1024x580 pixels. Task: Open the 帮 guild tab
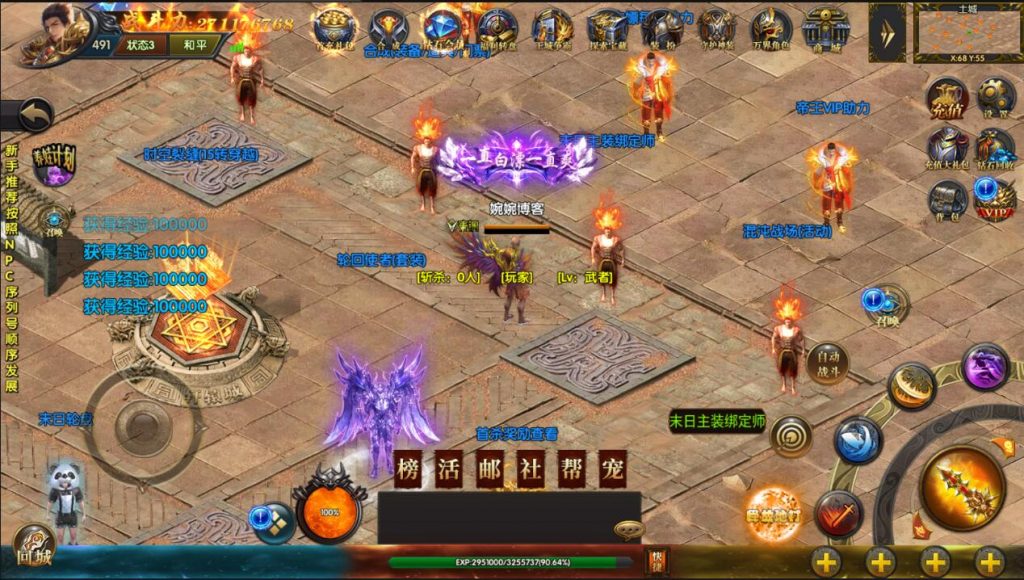coord(569,471)
